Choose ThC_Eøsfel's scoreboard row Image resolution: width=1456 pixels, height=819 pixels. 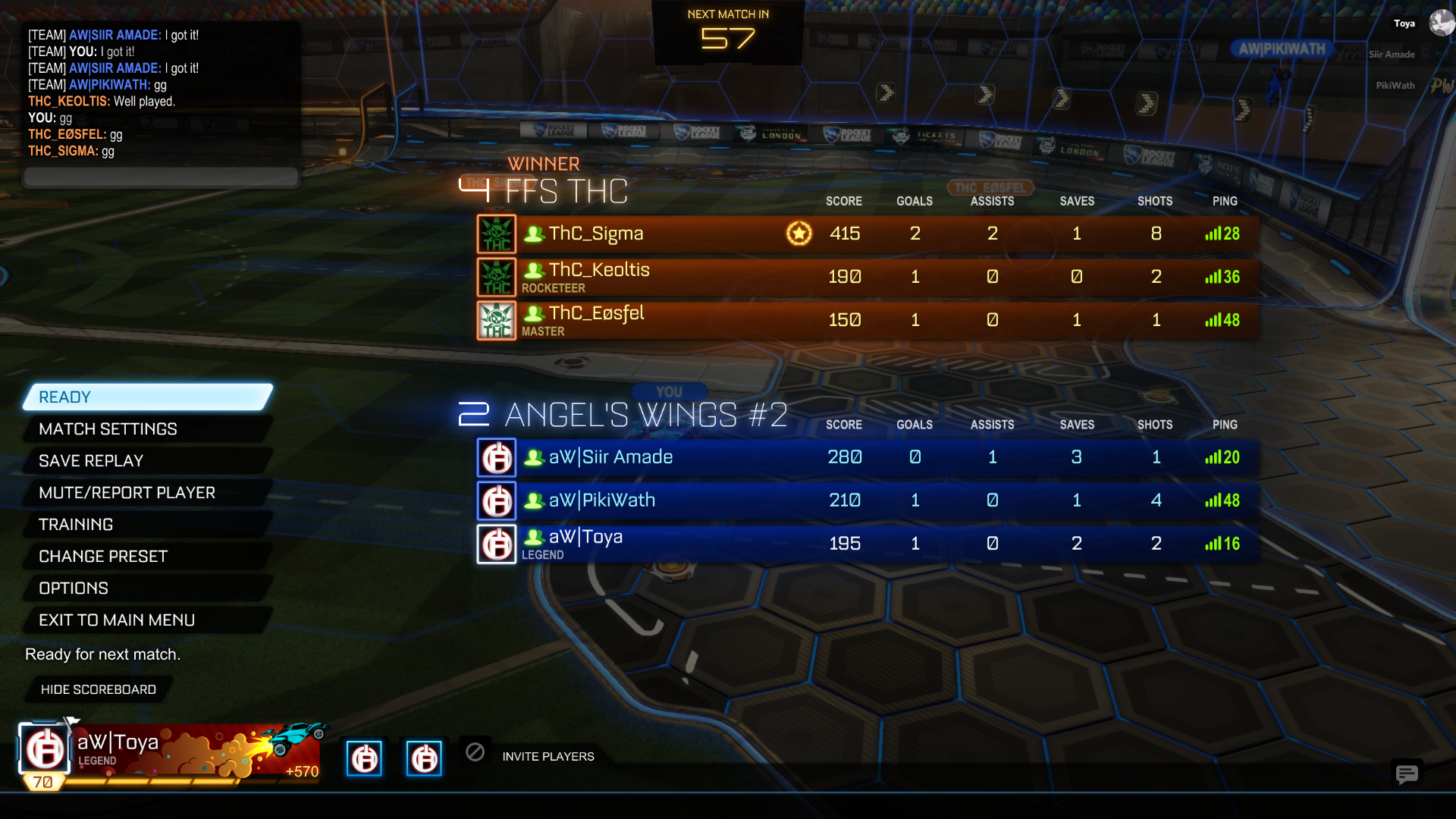(868, 320)
